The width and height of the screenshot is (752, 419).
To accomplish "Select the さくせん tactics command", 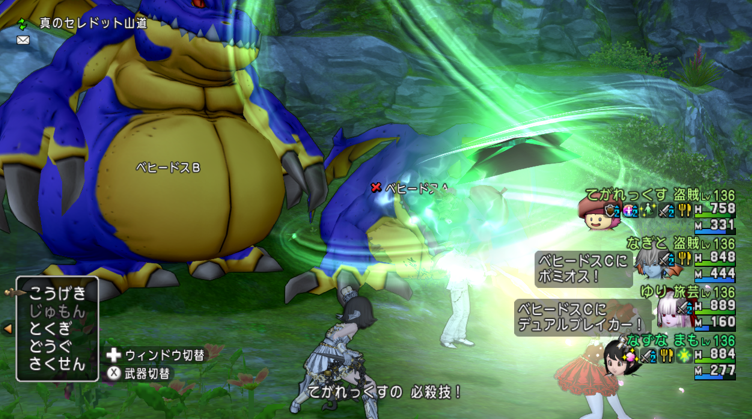I will pos(59,364).
